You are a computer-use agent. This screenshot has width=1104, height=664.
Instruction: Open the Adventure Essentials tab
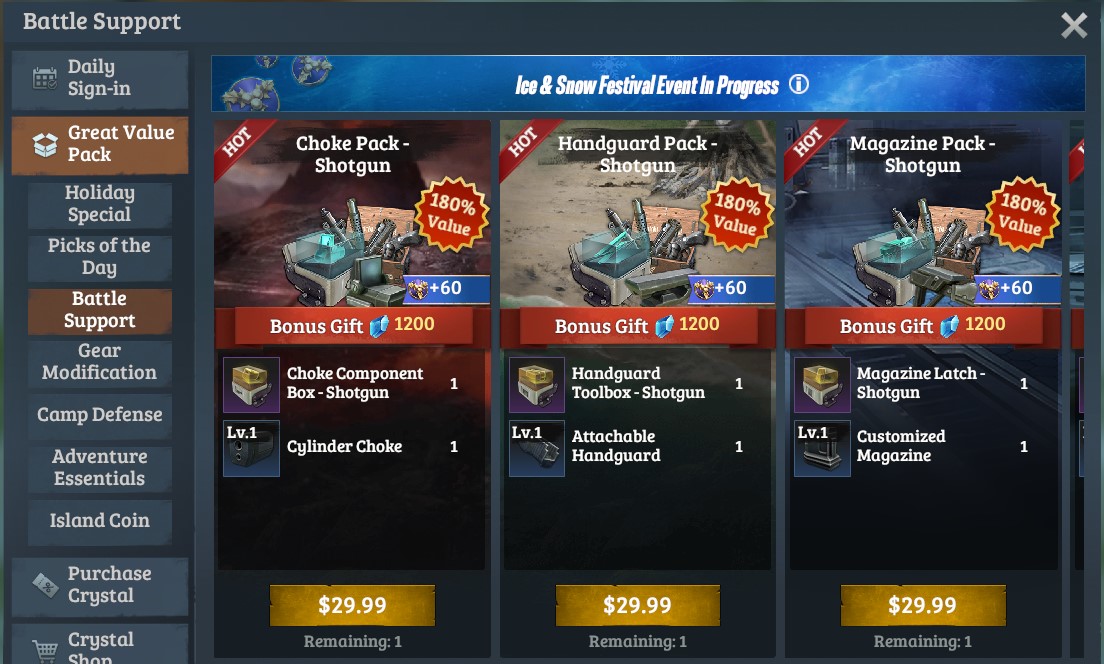[x=99, y=468]
